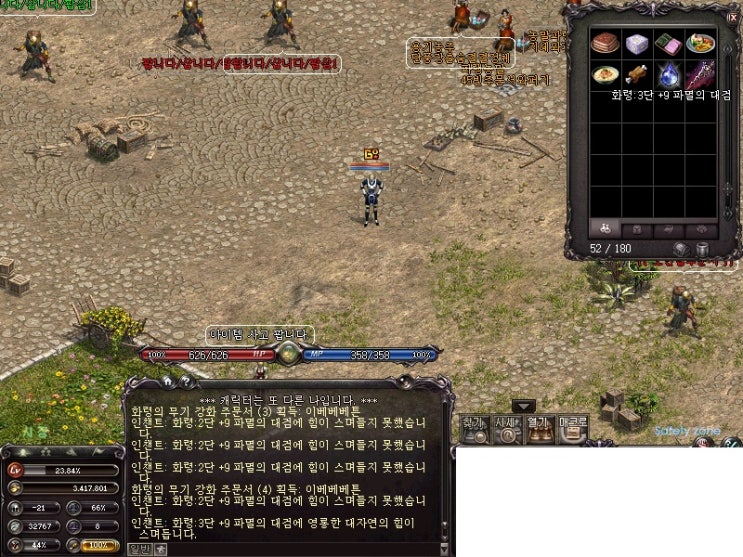Image resolution: width=743 pixels, height=557 pixels.
Task: Select the layered cake item slot
Action: point(605,43)
